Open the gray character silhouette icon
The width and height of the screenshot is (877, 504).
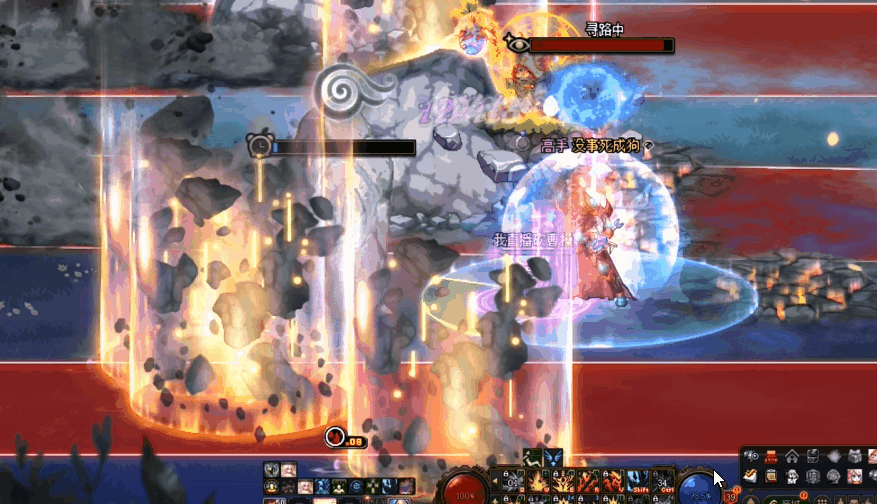[x=792, y=477]
